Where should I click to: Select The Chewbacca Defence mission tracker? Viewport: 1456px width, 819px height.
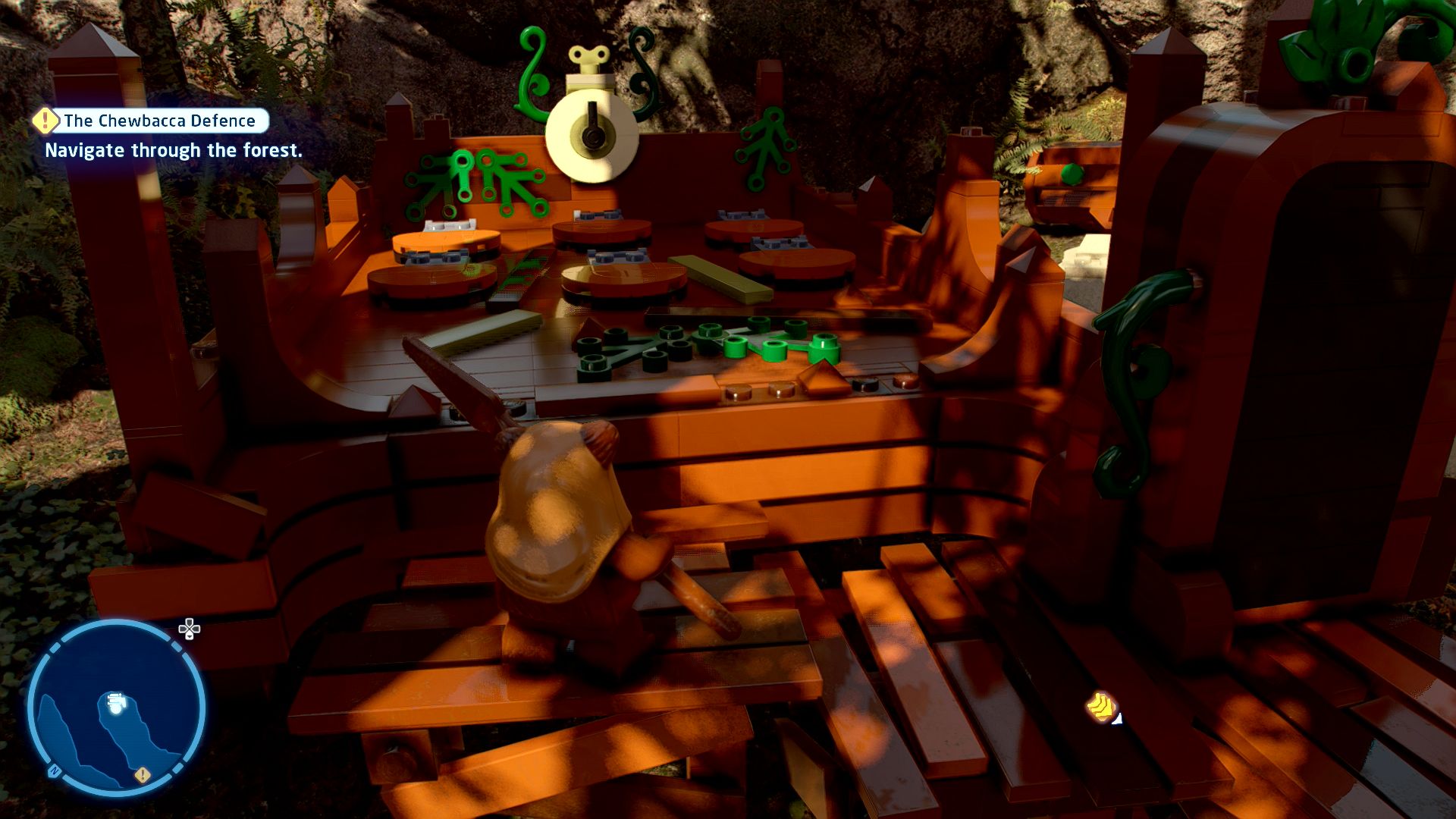(159, 121)
